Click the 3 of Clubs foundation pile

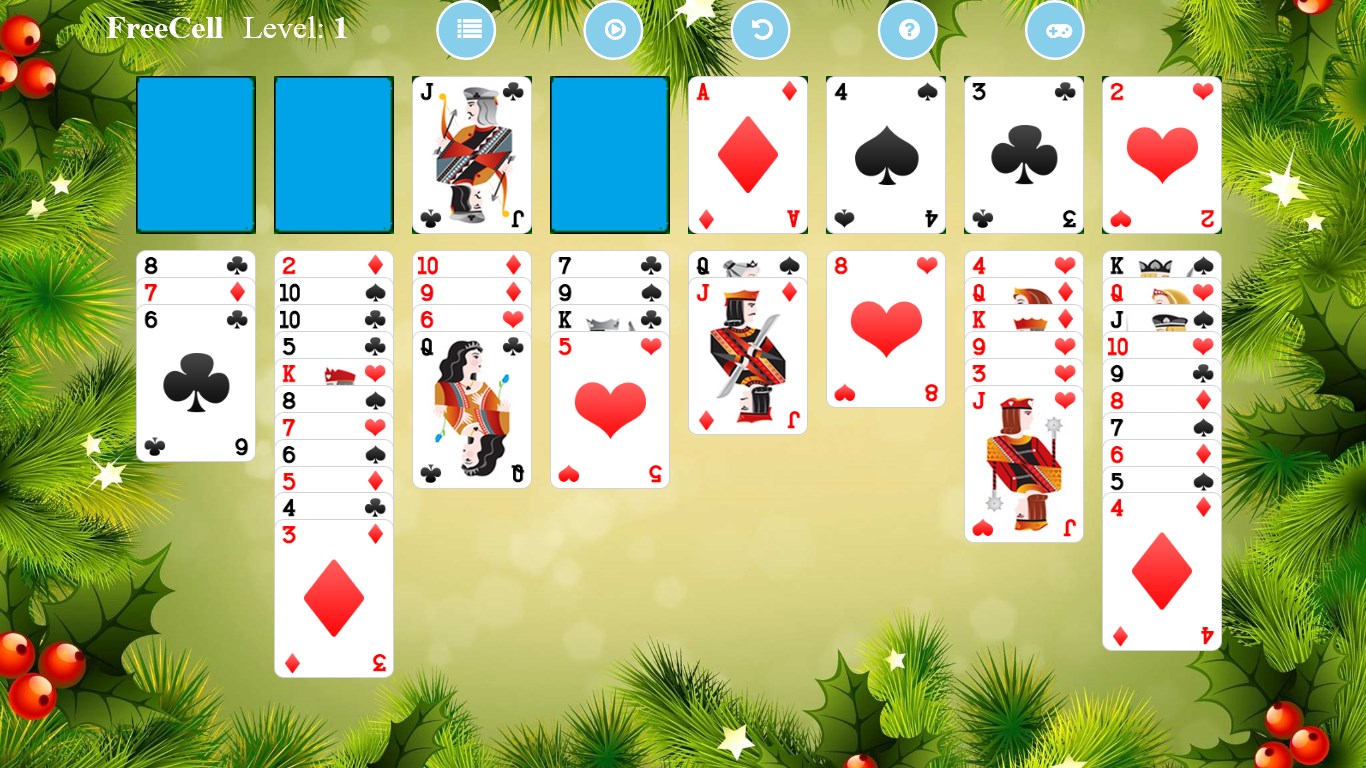(1023, 155)
